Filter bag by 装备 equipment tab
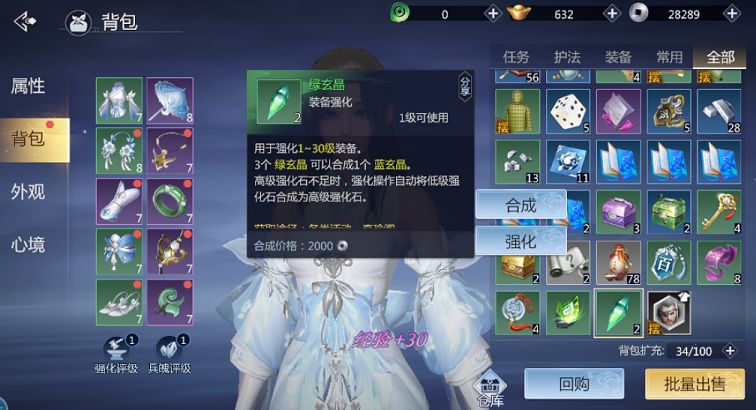This screenshot has height=410, width=756. tap(618, 57)
